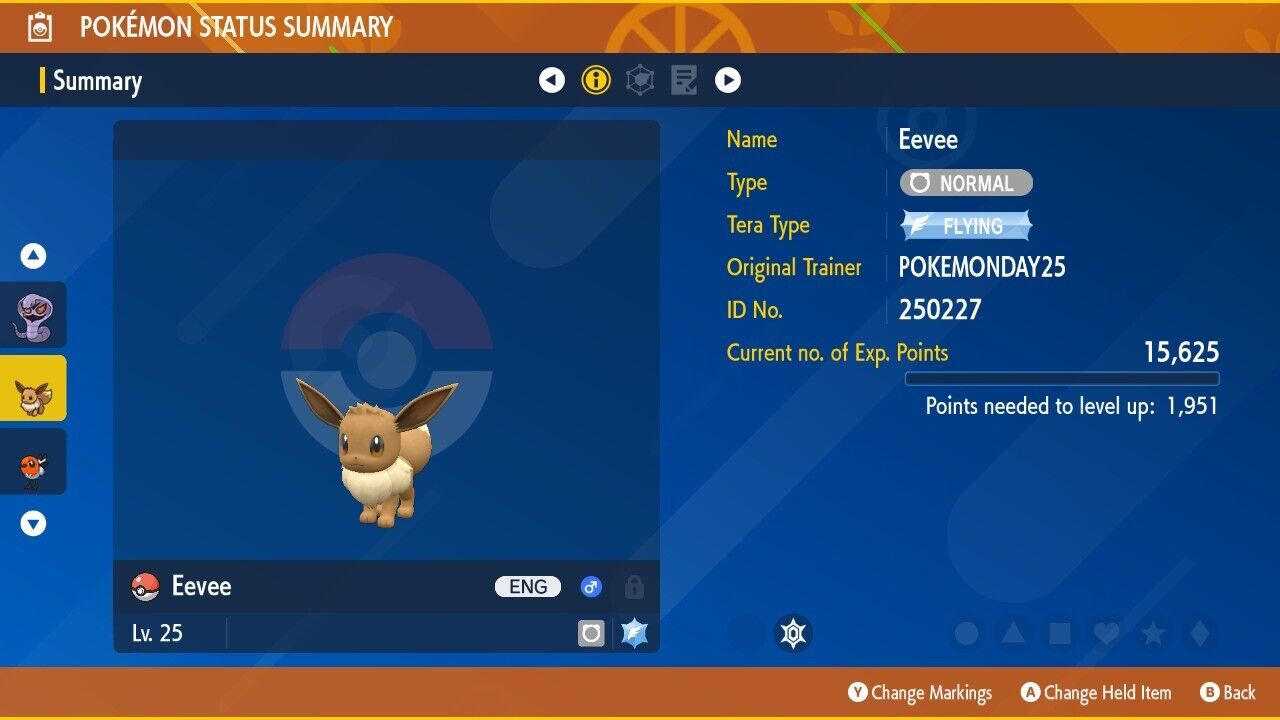
Task: Click the ribbon mark badge icon
Action: point(793,633)
